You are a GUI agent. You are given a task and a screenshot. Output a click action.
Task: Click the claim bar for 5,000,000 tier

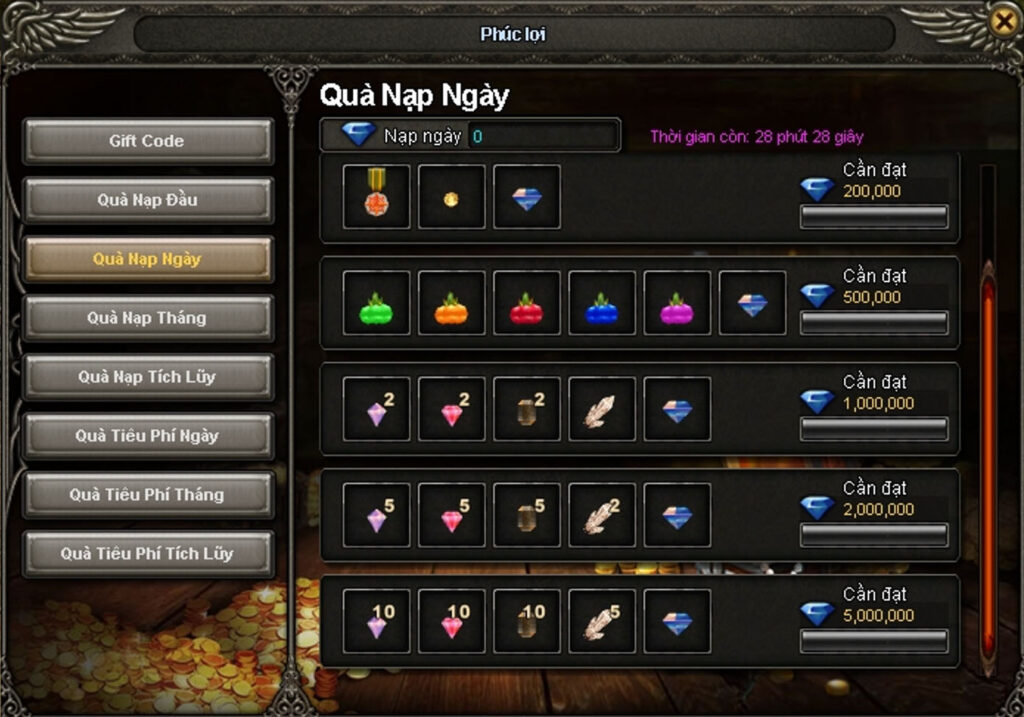pos(873,641)
